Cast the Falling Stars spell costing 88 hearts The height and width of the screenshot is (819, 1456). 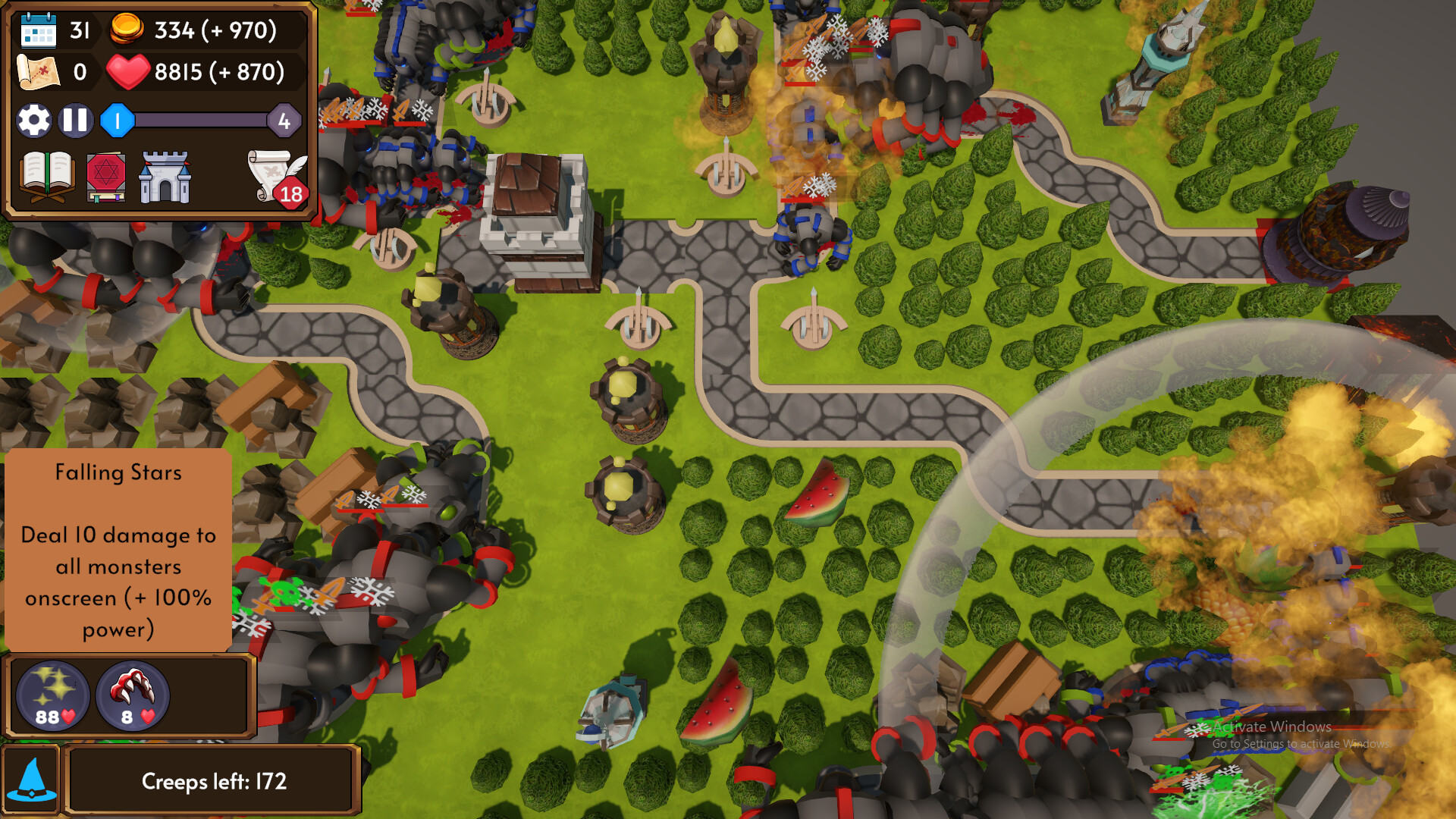[52, 696]
